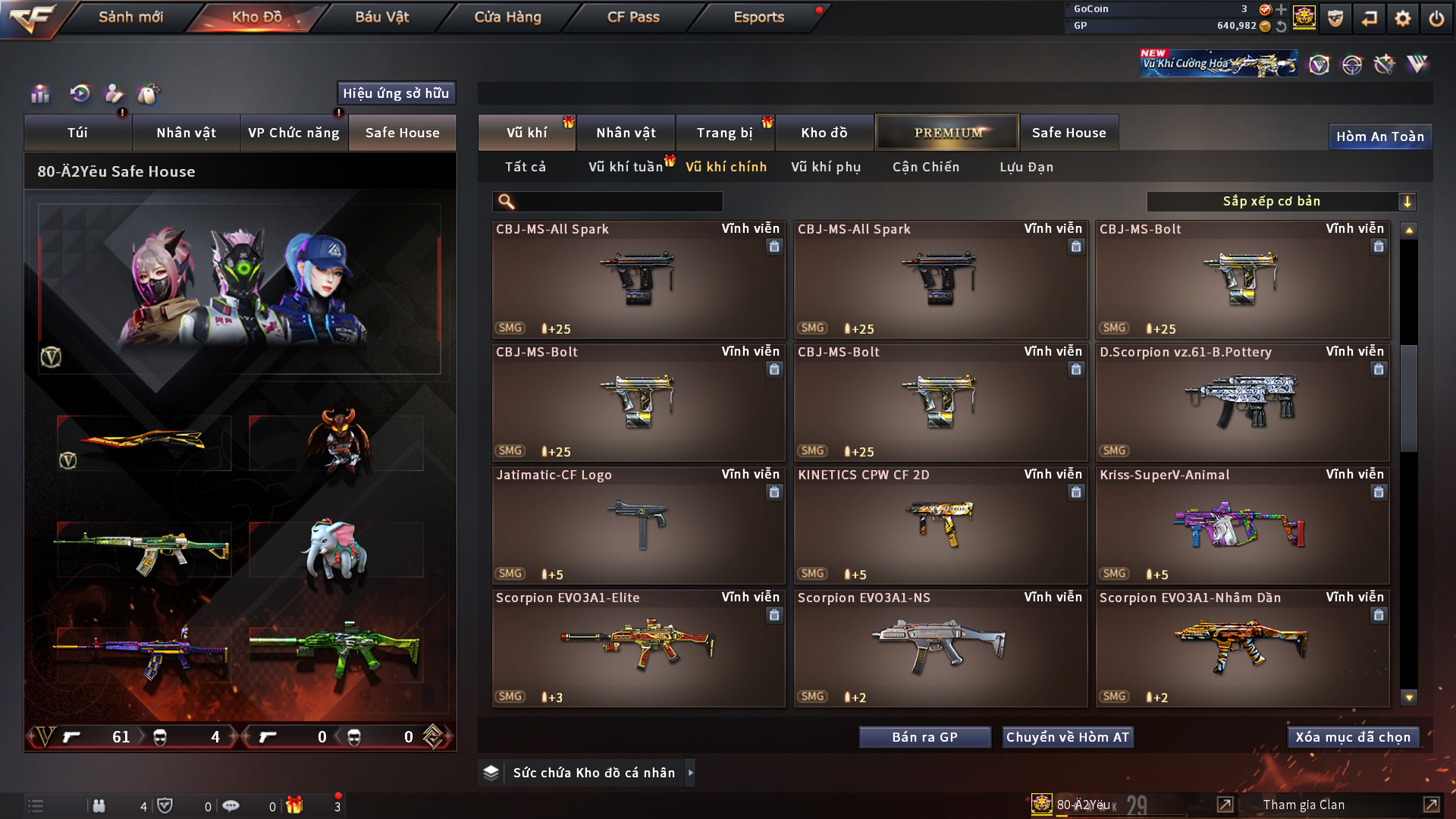
Task: Open the VP Chức năng tab
Action: (293, 133)
